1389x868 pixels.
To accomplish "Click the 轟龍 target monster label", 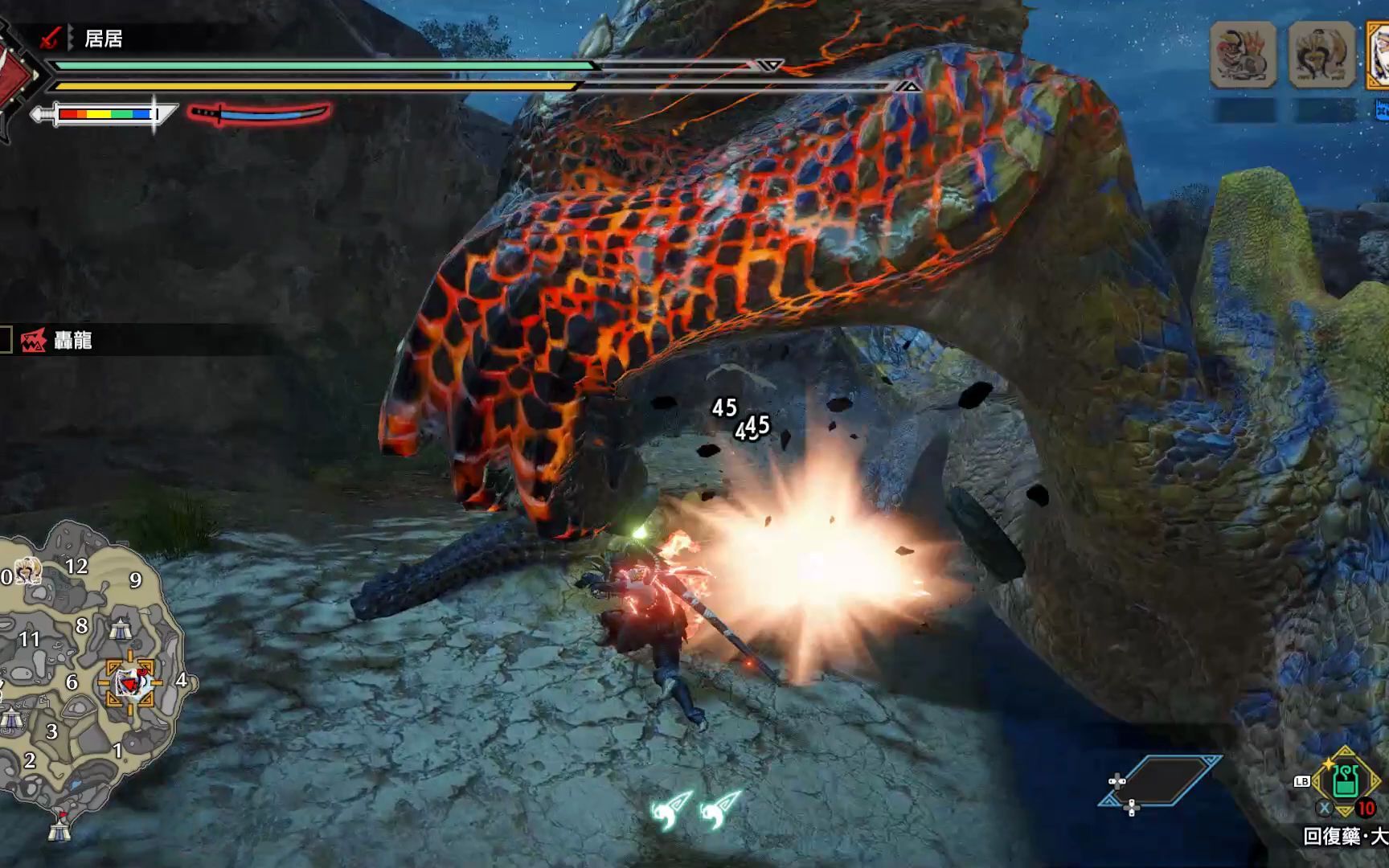I will coord(72,341).
